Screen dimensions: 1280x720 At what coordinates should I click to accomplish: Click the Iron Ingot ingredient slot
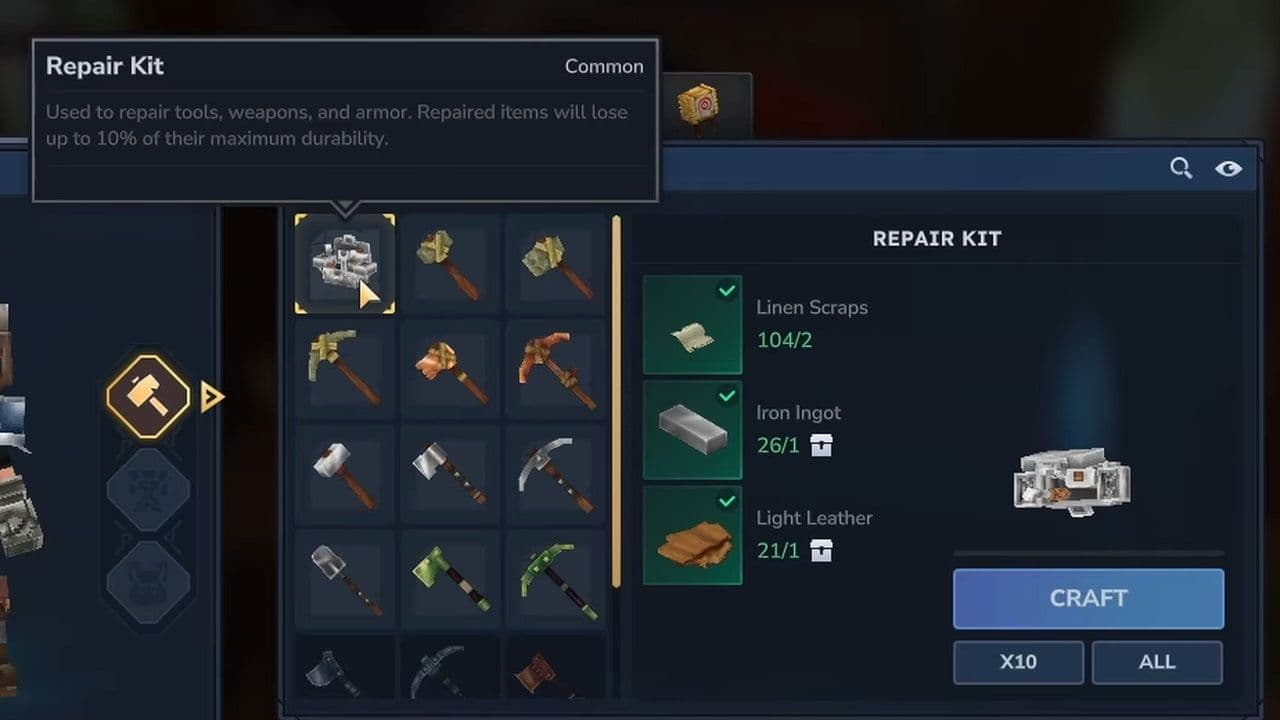click(x=692, y=430)
